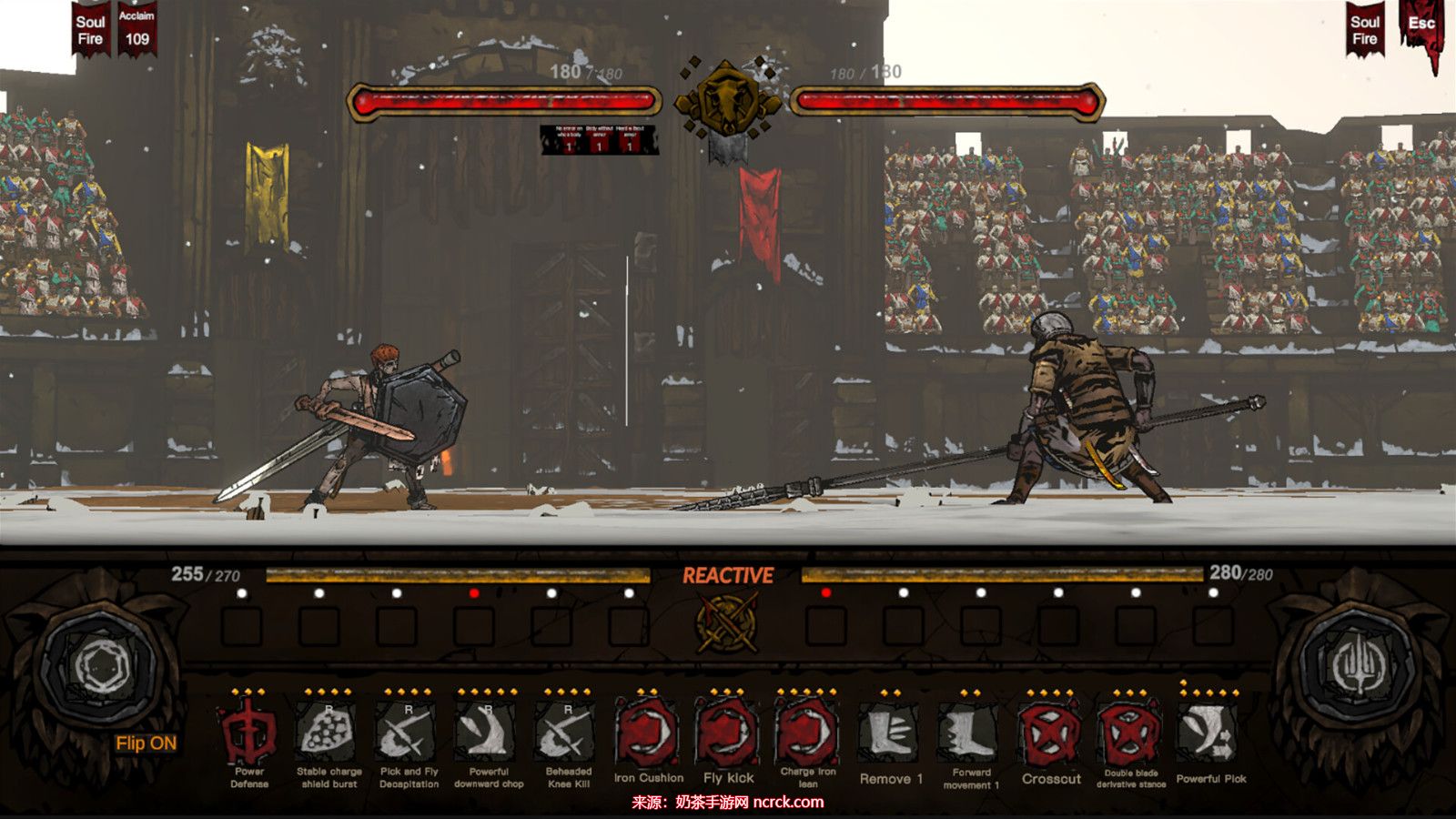Select Forward movement 1 skill
The image size is (1456, 819).
[x=970, y=732]
